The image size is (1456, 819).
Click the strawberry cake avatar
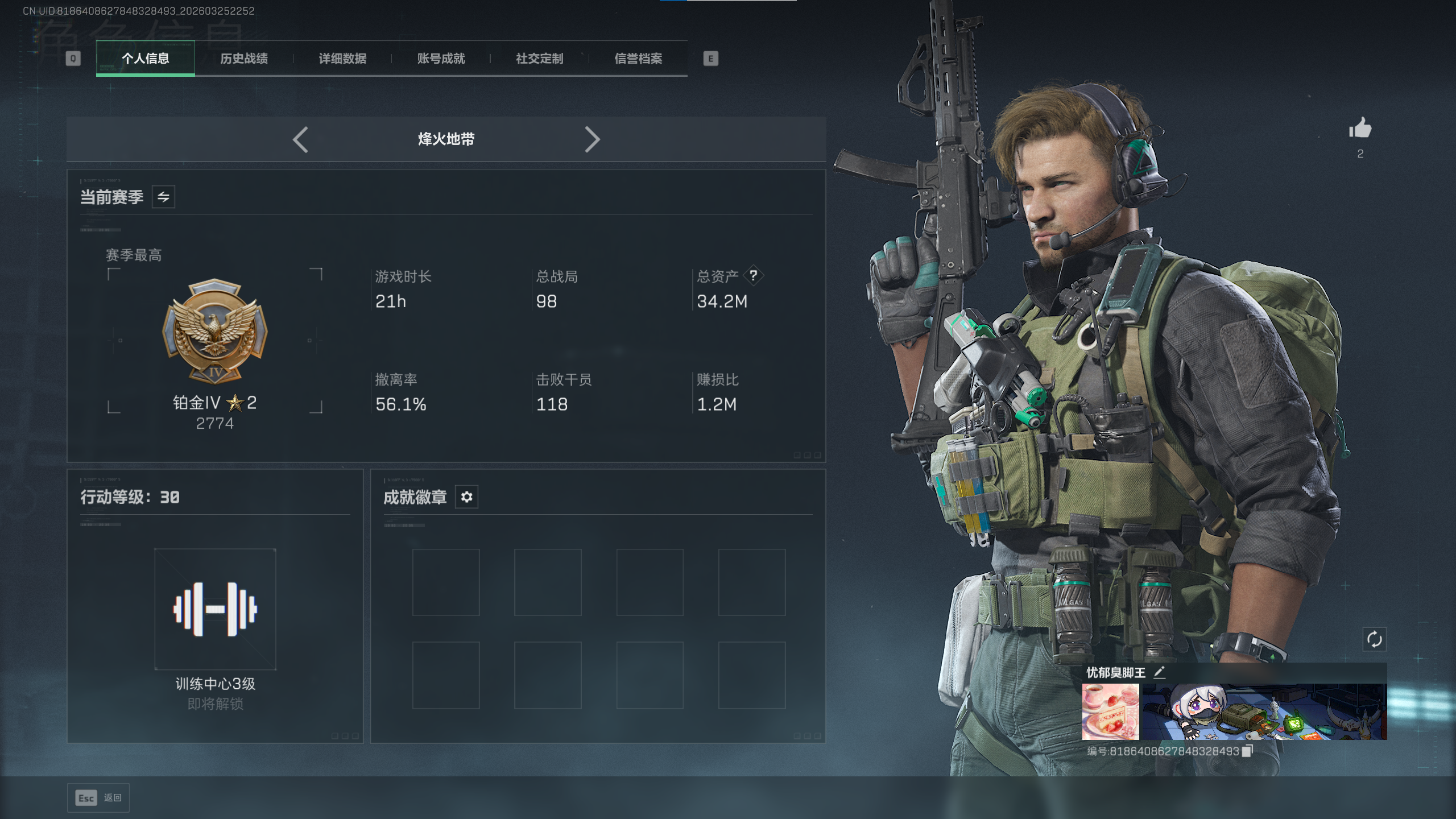[x=1110, y=712]
